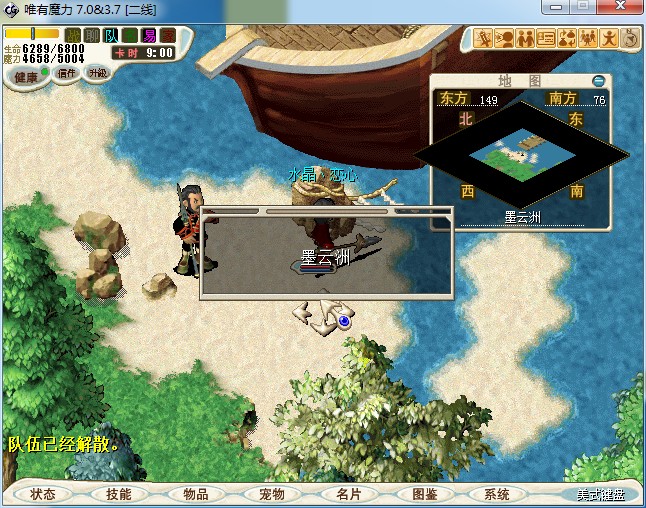
Task: Open the 技能 skills menu
Action: click(x=119, y=494)
